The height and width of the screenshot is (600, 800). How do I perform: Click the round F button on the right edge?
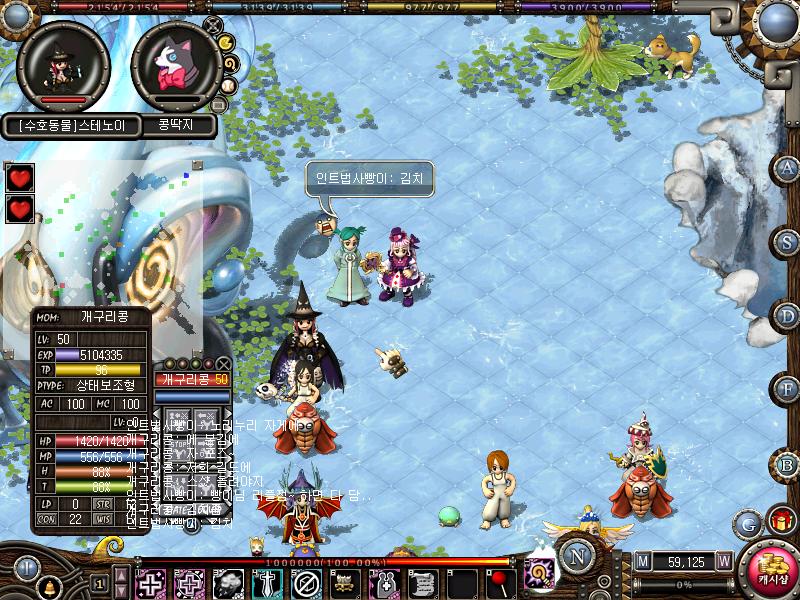pyautogui.click(x=787, y=389)
